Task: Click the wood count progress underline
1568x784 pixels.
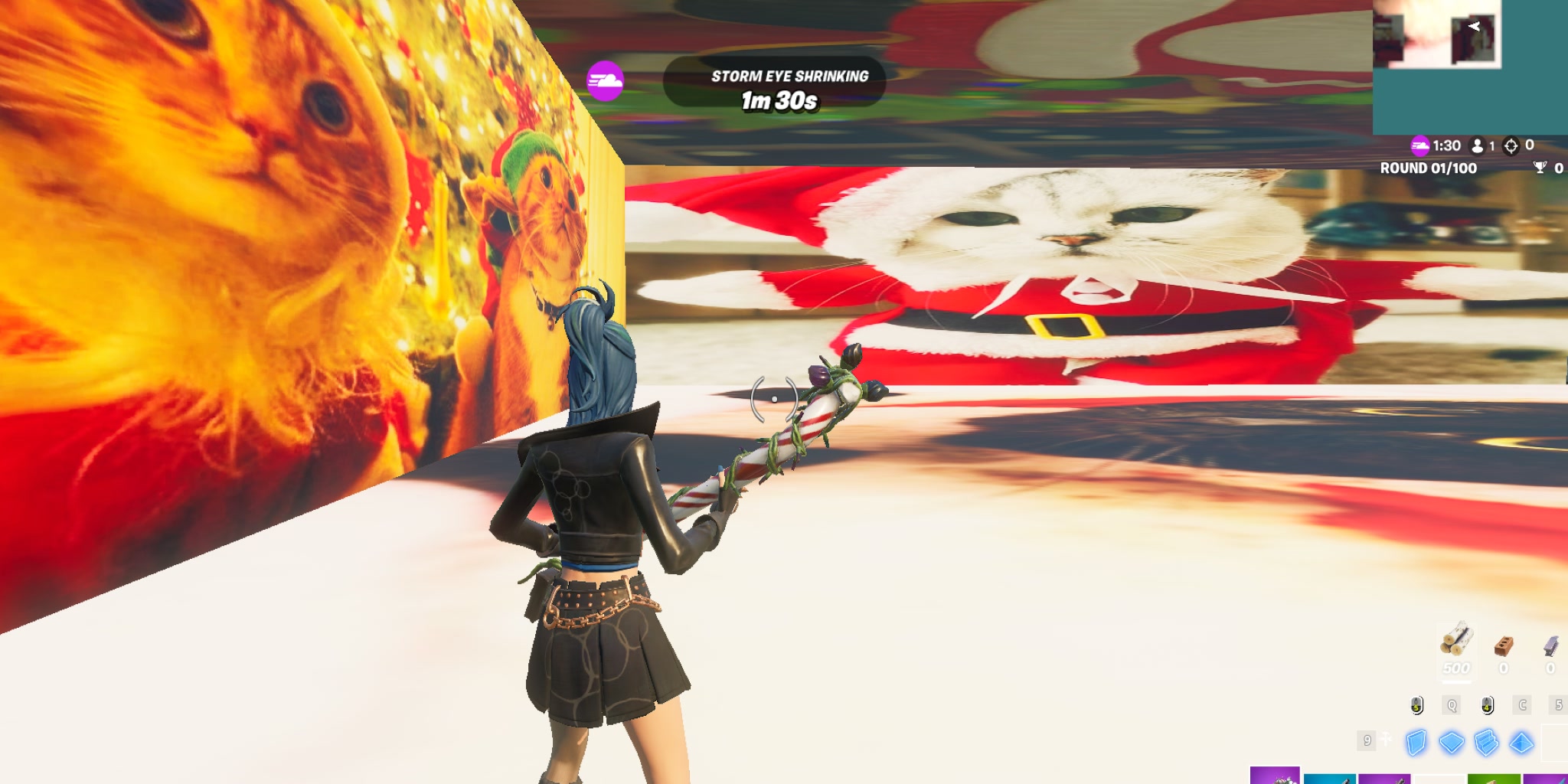Action: point(1455,681)
